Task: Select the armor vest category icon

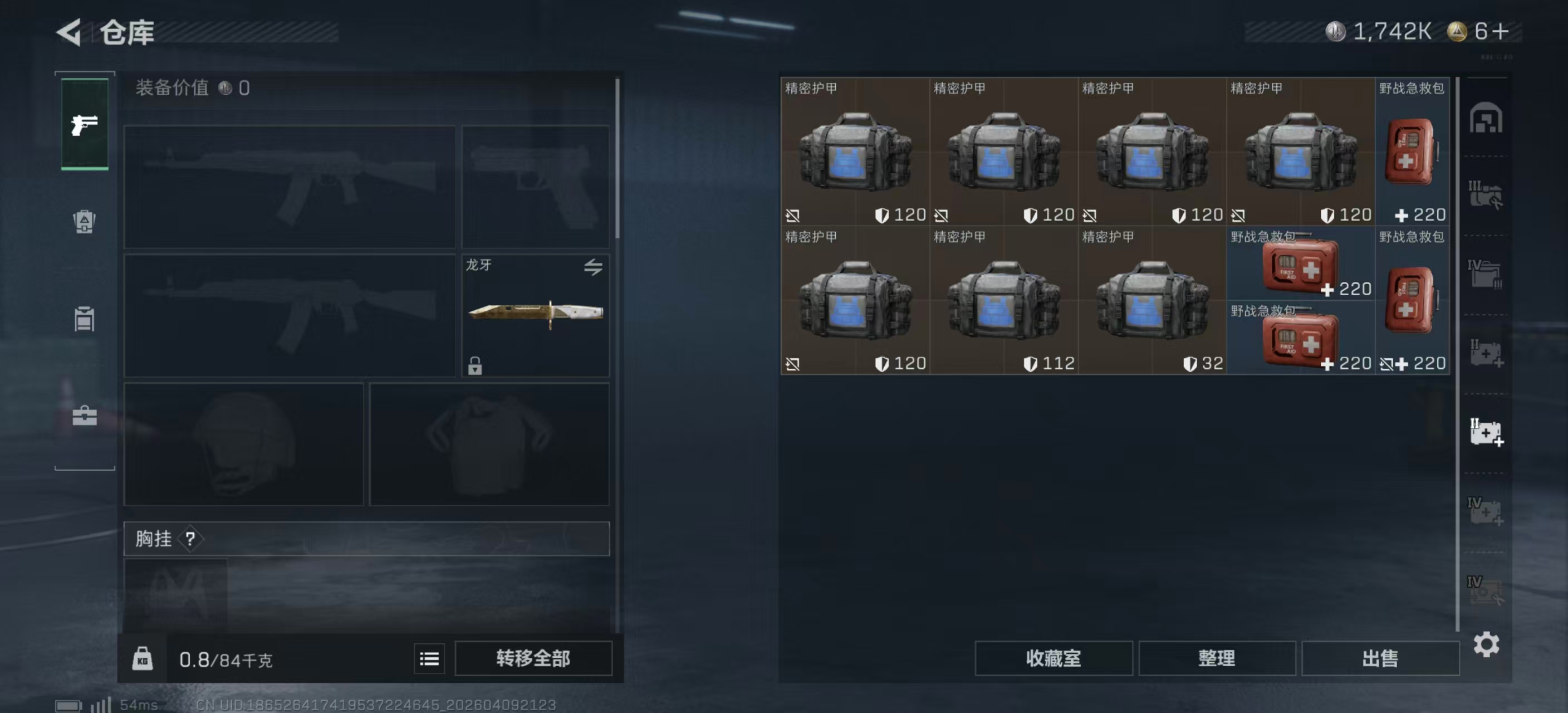Action: coord(85,320)
